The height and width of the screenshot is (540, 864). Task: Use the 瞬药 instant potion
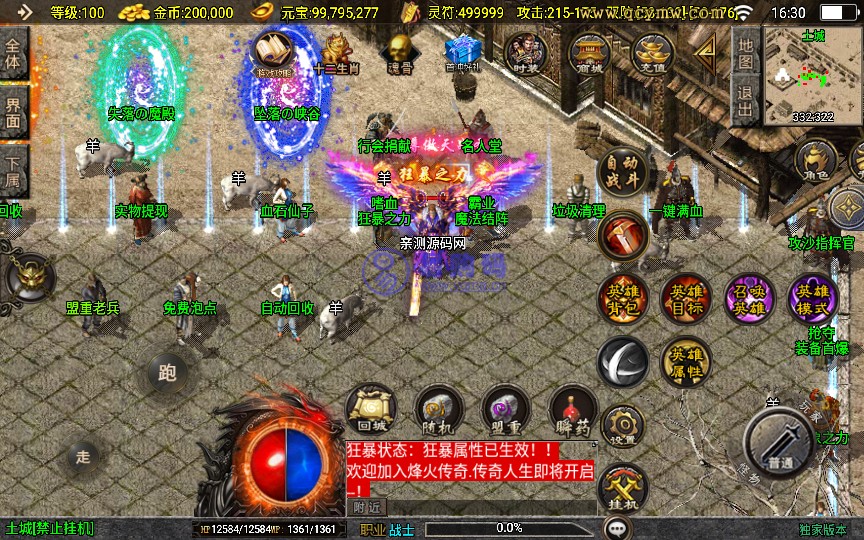point(574,410)
